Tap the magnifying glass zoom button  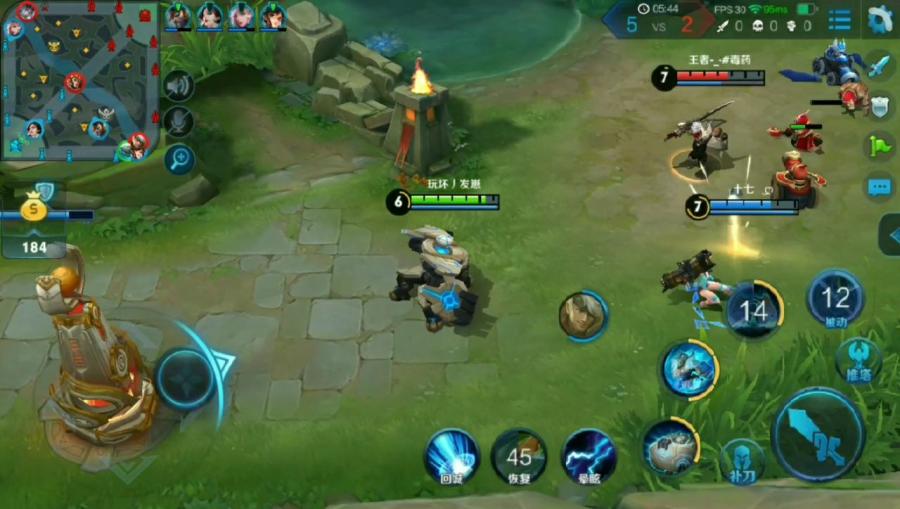[179, 156]
